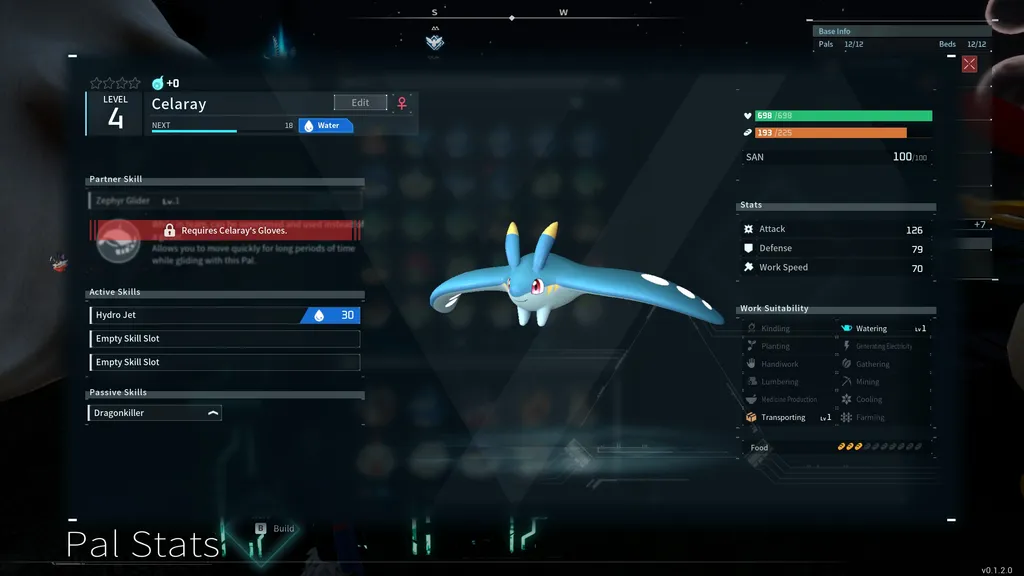The height and width of the screenshot is (576, 1024).
Task: Click the Edit name button
Action: (x=360, y=103)
